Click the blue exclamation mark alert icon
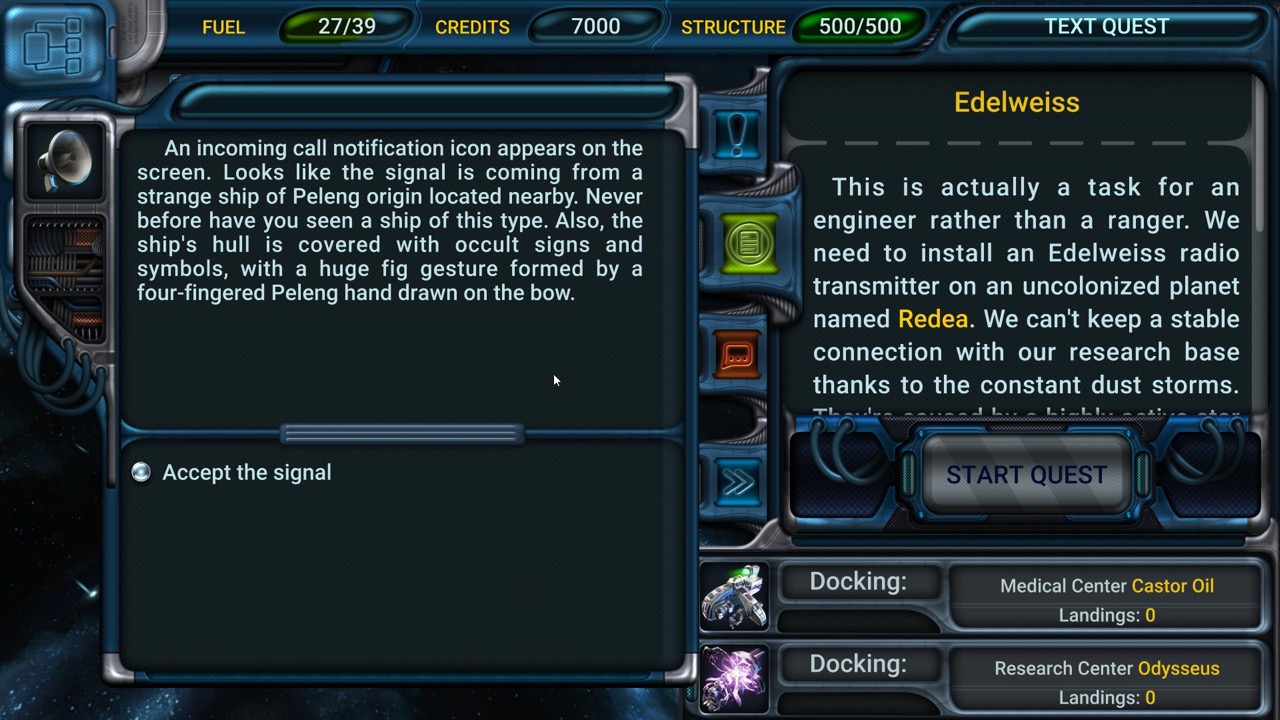The height and width of the screenshot is (720, 1280). click(x=737, y=133)
